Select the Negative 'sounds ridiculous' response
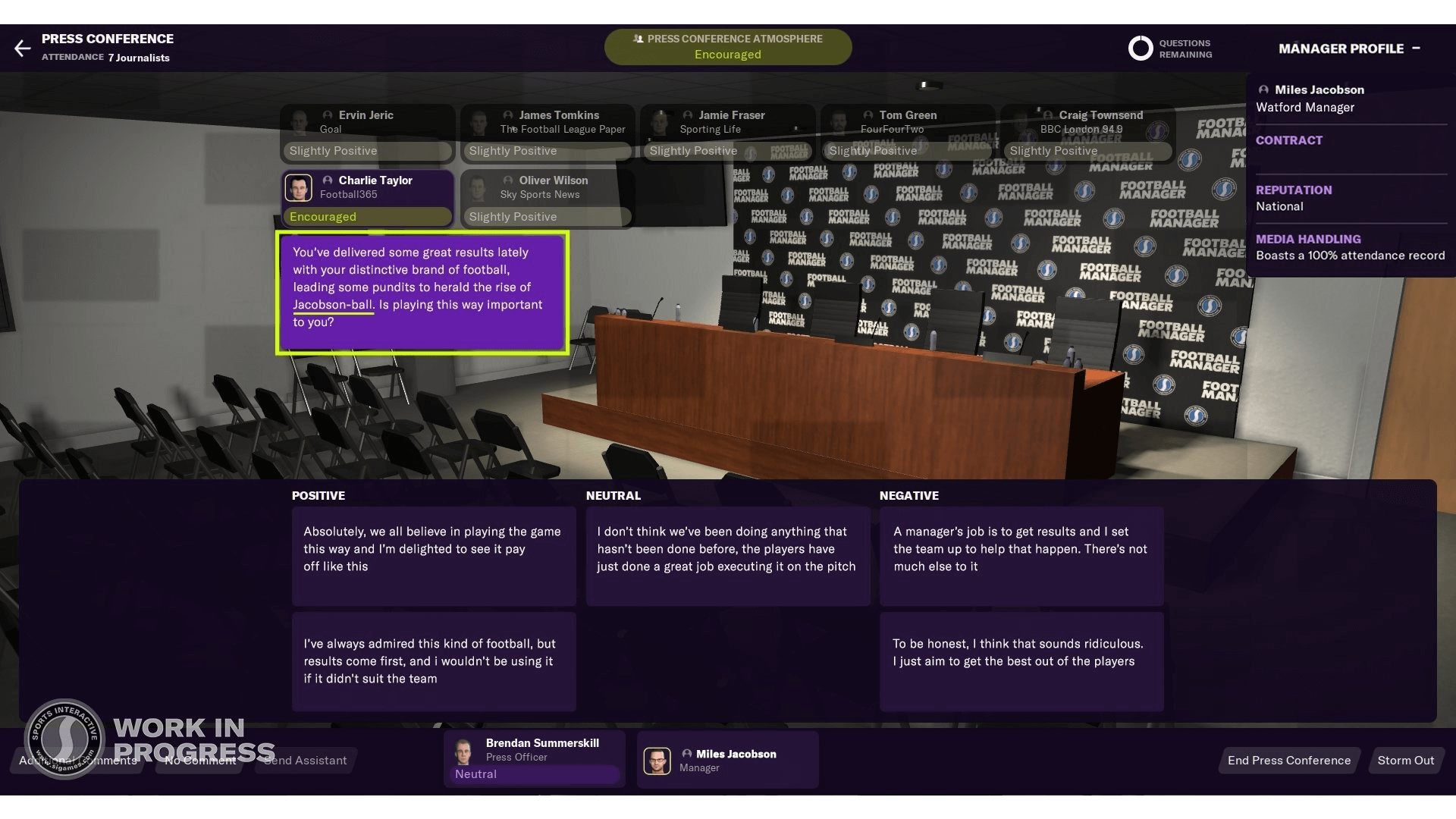The width and height of the screenshot is (1456, 819). coord(1021,661)
